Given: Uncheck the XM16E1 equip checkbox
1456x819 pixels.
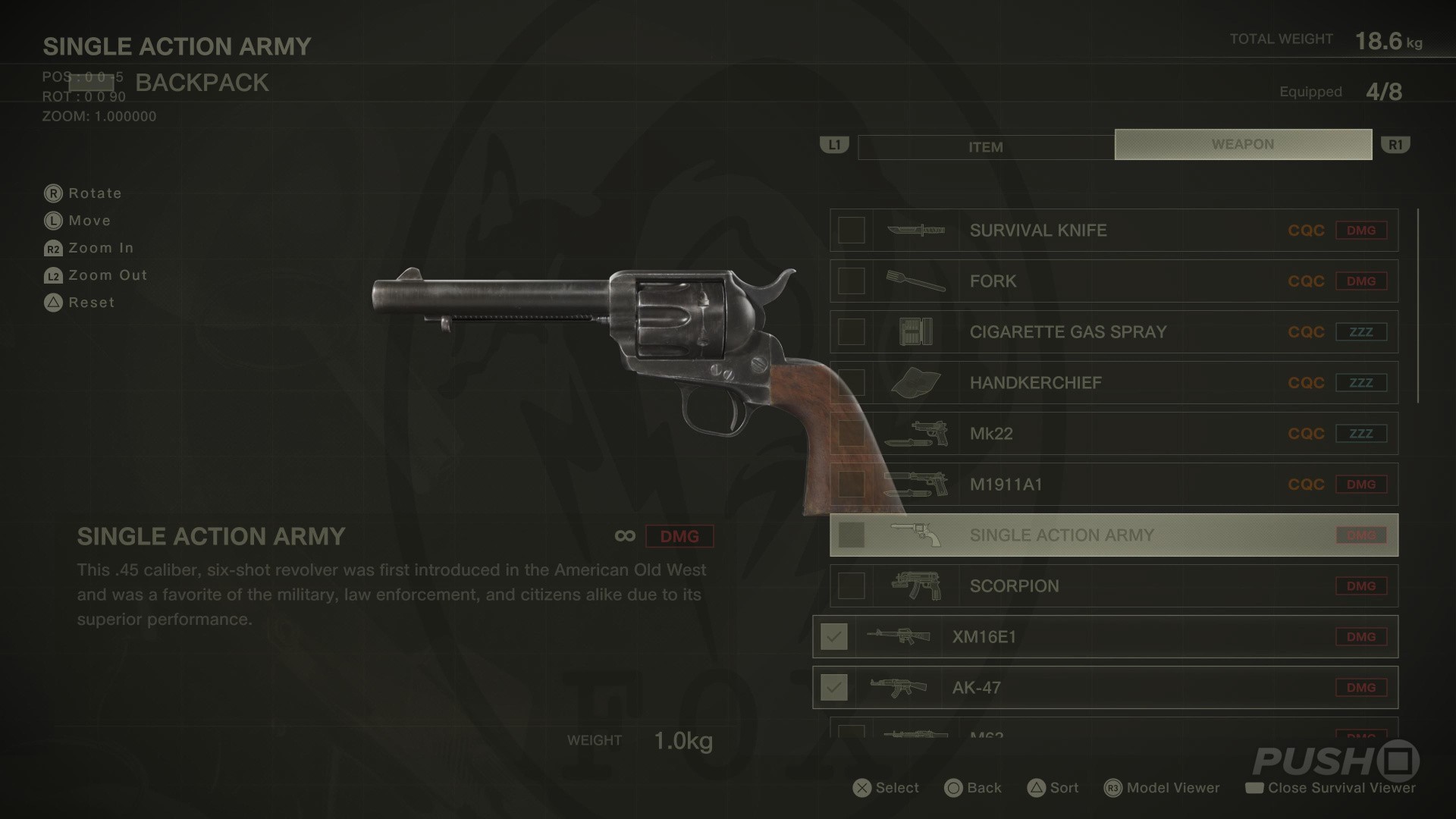Looking at the screenshot, I should (x=834, y=637).
